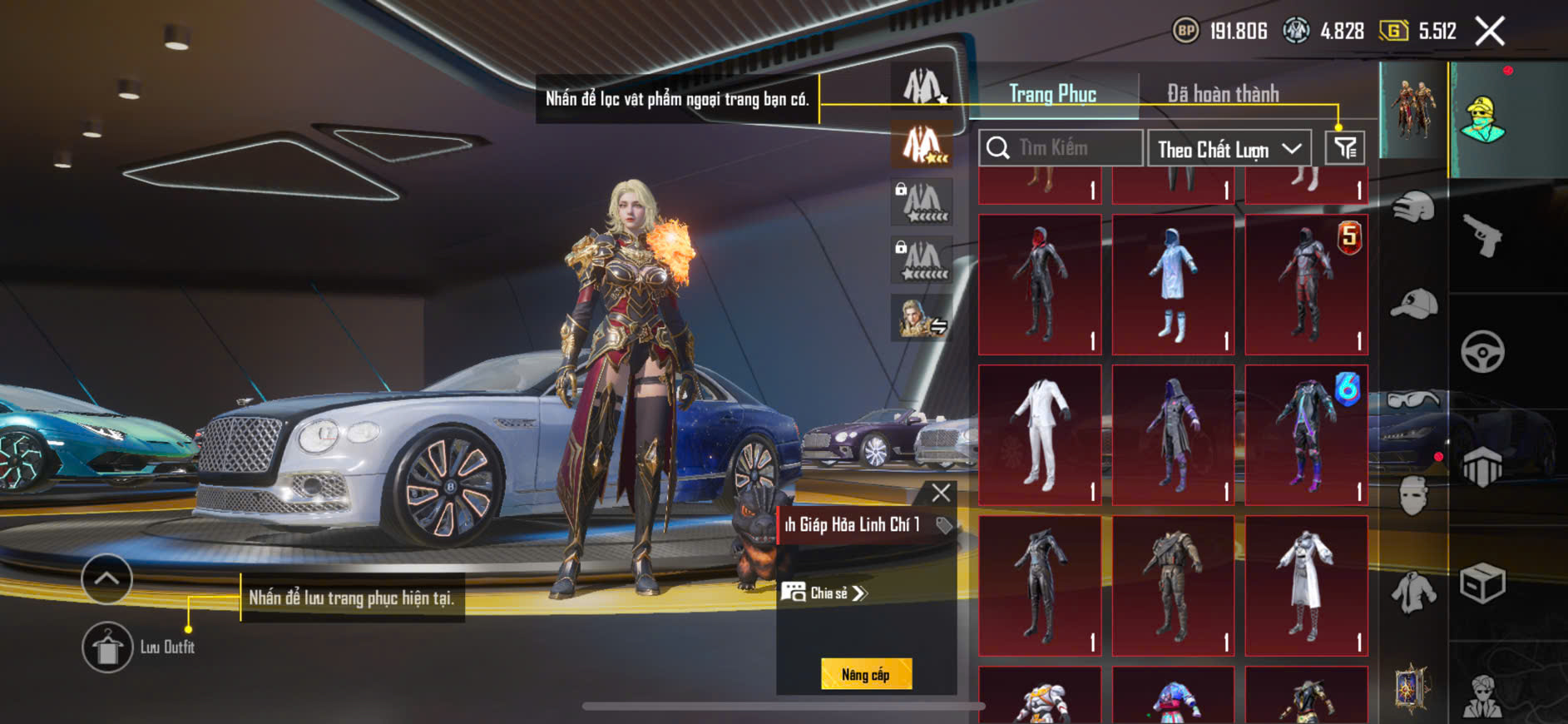Select the Trang Phục tab
1568x724 pixels.
pyautogui.click(x=1053, y=94)
